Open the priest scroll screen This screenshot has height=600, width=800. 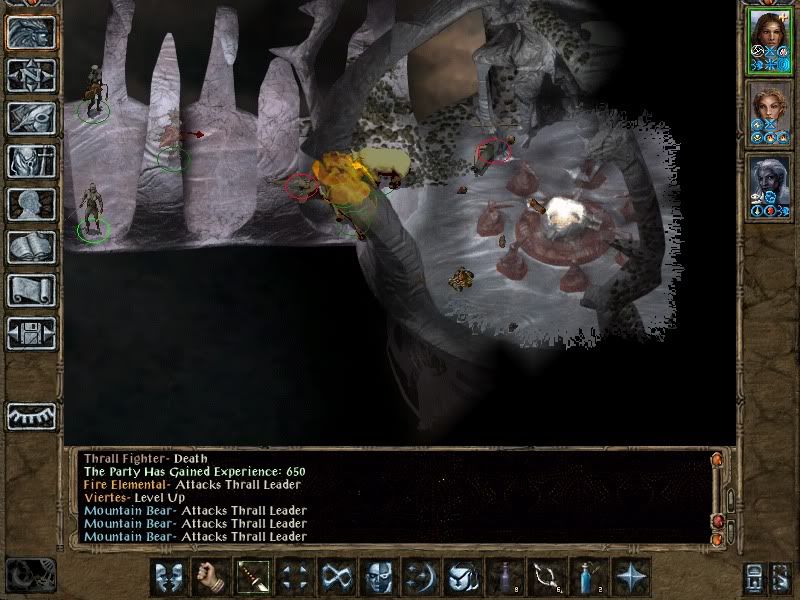click(31, 290)
